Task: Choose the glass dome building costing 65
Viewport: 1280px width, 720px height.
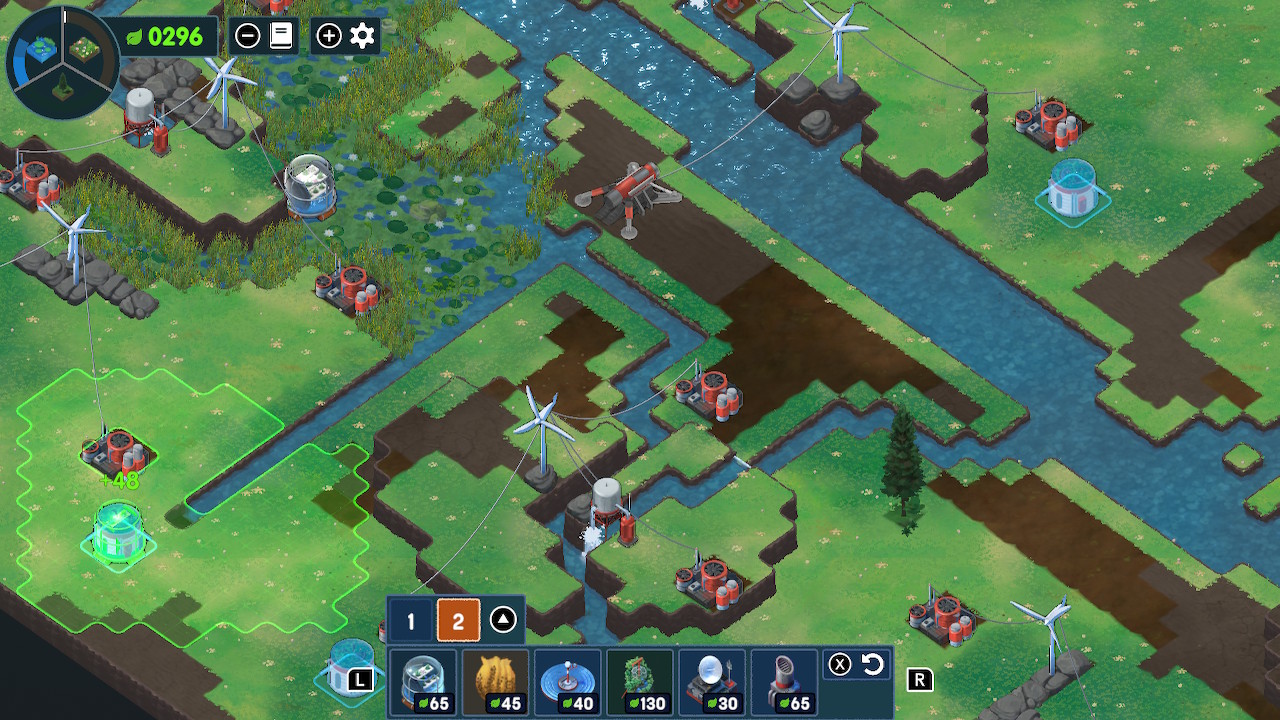Action: [x=422, y=682]
